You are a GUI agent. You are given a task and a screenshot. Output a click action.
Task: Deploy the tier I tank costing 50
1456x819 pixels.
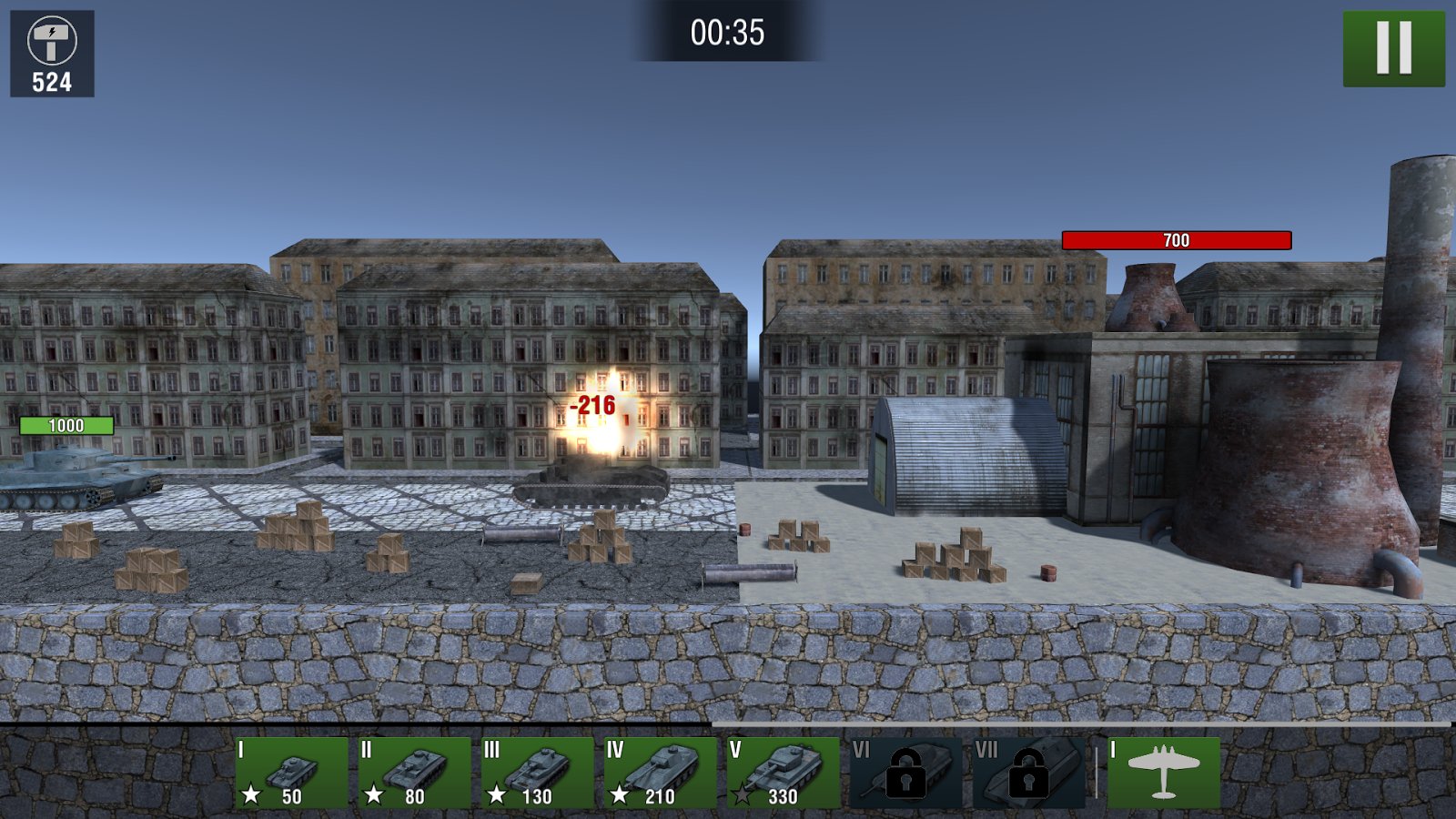tap(291, 773)
